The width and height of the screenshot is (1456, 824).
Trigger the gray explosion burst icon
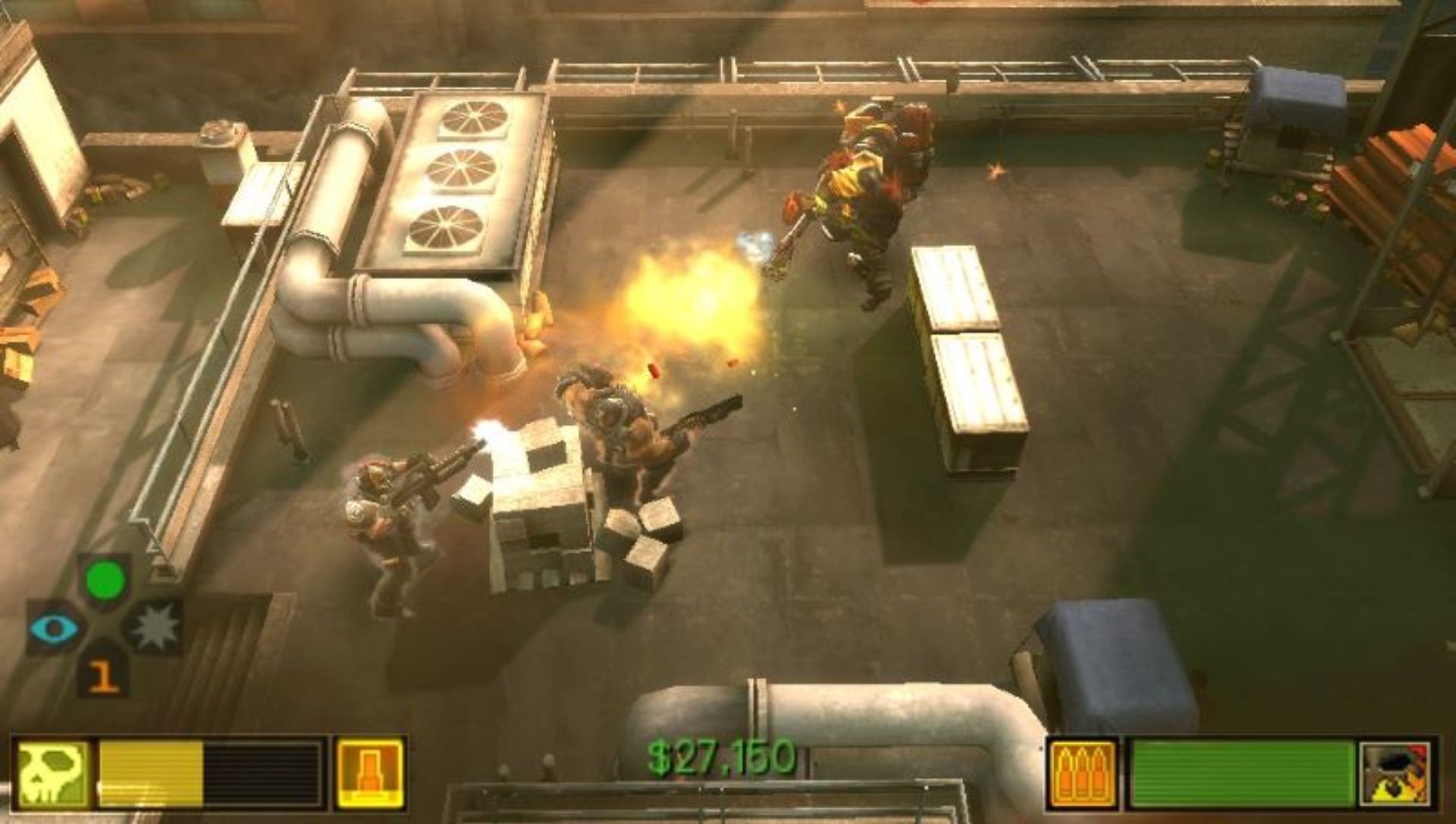155,627
